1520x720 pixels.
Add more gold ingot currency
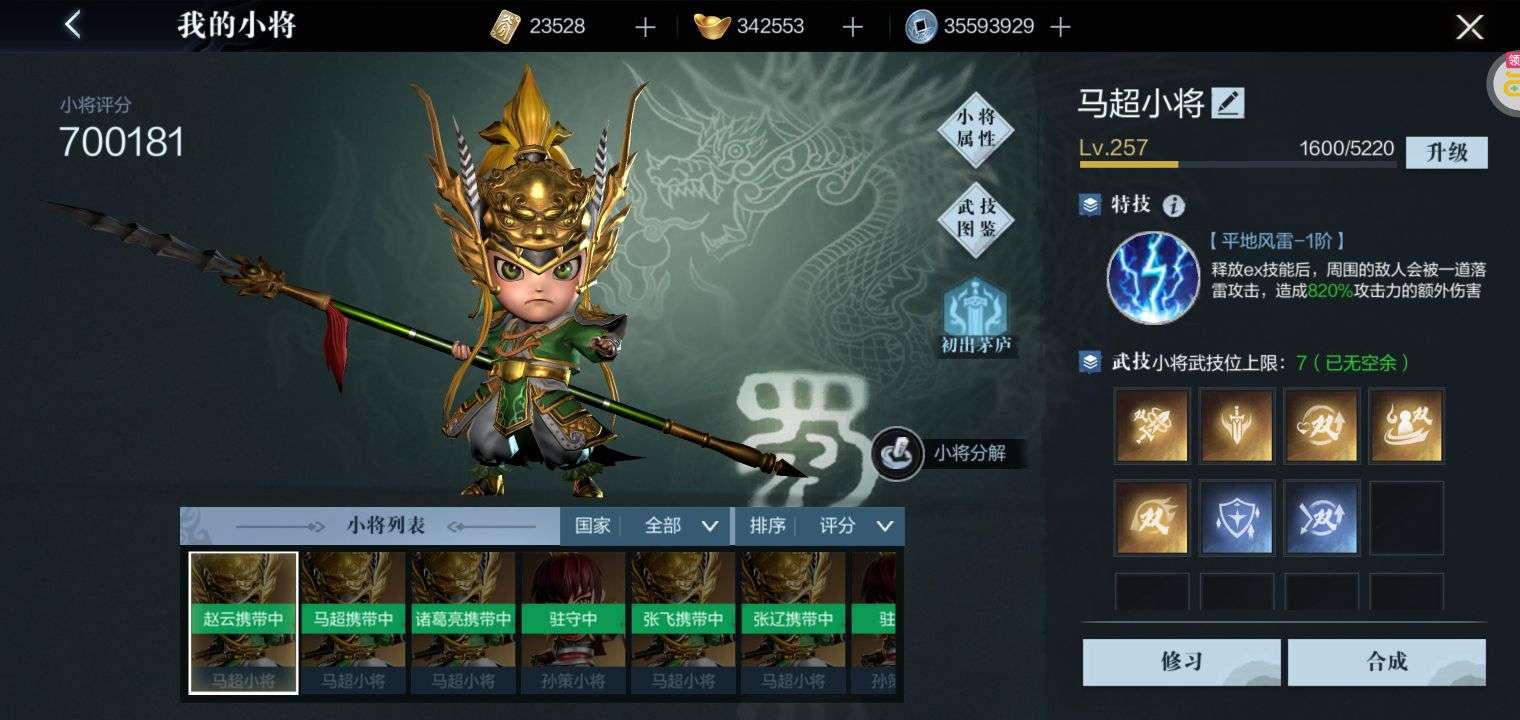pos(852,27)
